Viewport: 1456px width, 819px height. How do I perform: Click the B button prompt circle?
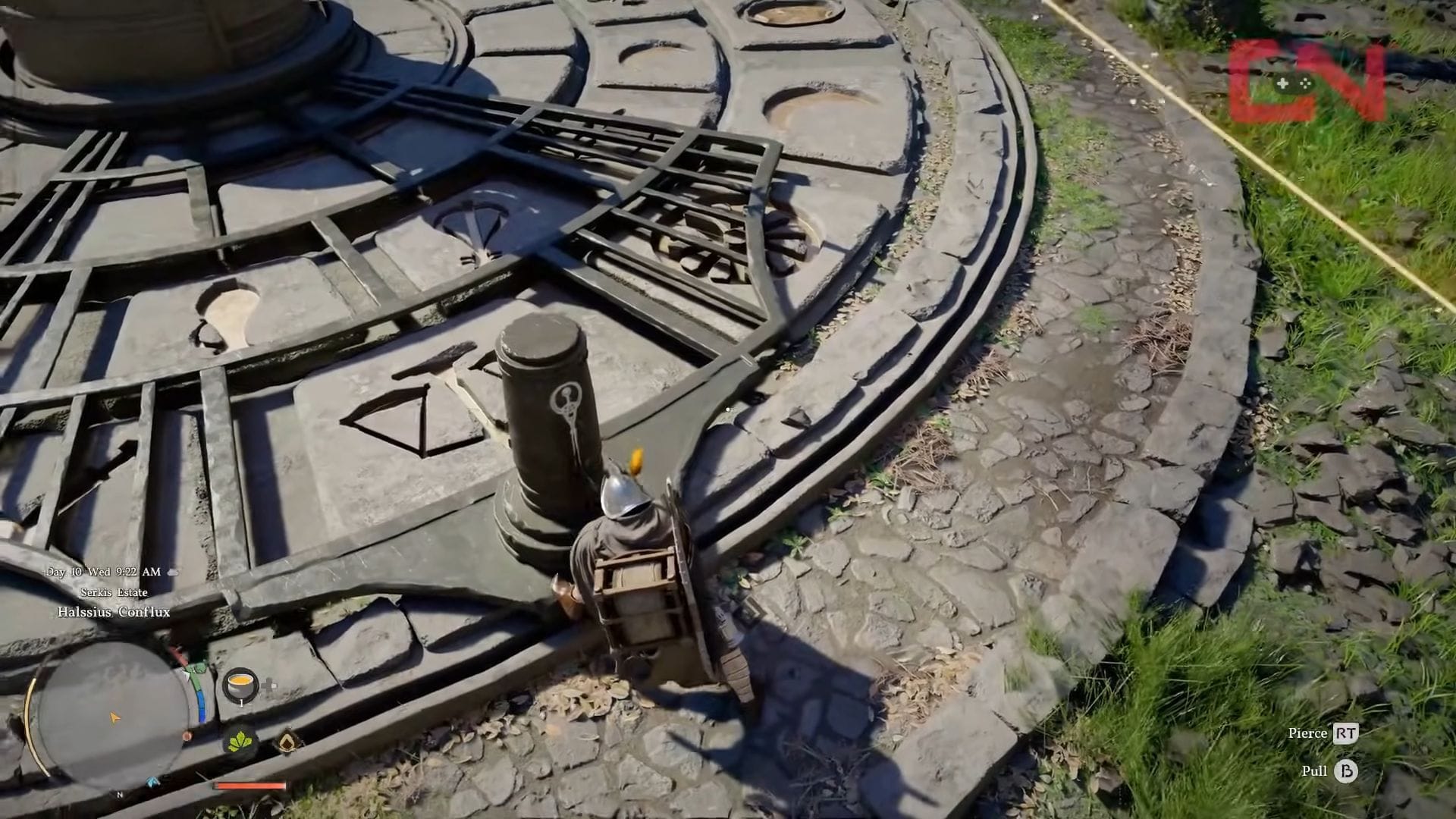(1345, 770)
